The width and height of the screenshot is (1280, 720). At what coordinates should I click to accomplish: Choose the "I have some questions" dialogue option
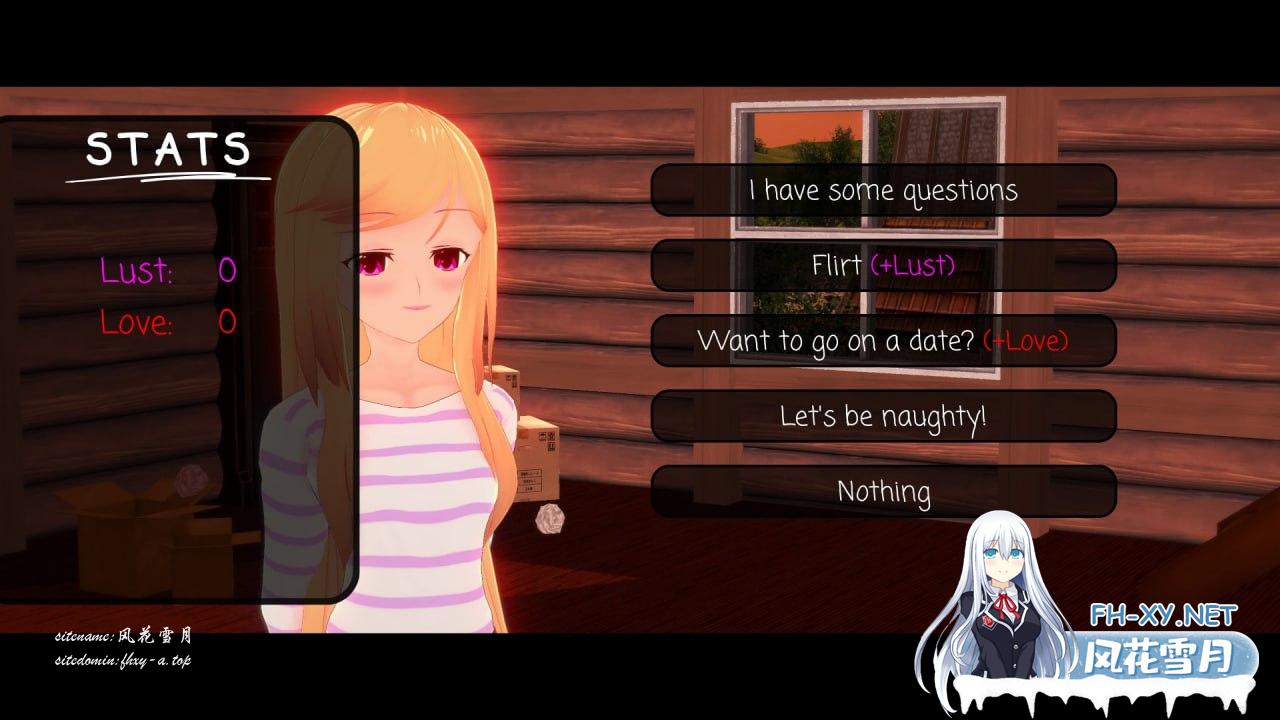click(883, 190)
